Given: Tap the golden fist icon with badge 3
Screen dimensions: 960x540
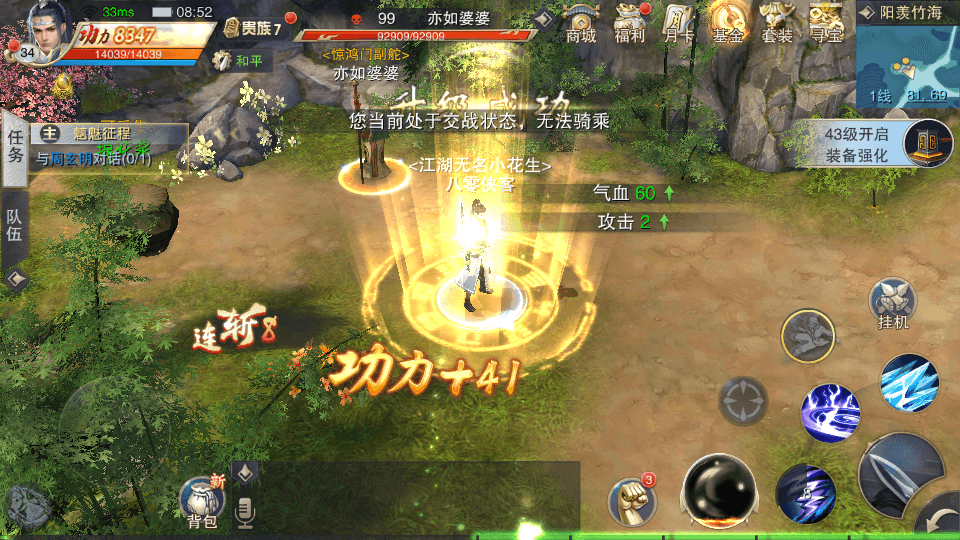Looking at the screenshot, I should [632, 498].
